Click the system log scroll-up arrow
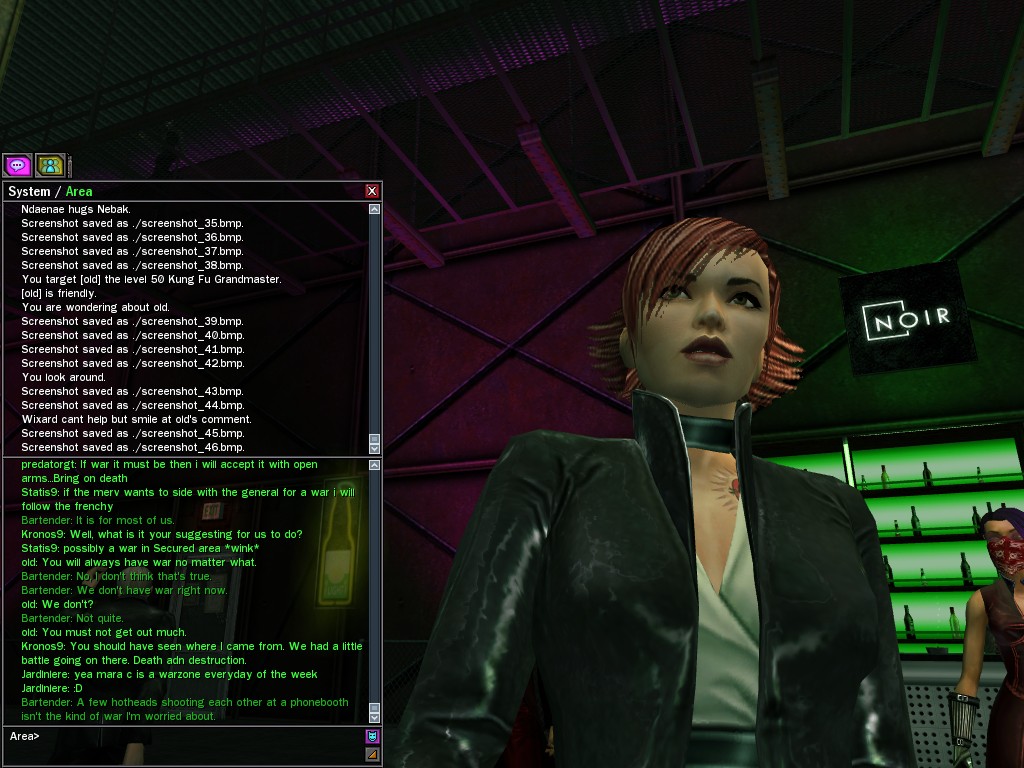This screenshot has height=768, width=1024. click(x=375, y=209)
